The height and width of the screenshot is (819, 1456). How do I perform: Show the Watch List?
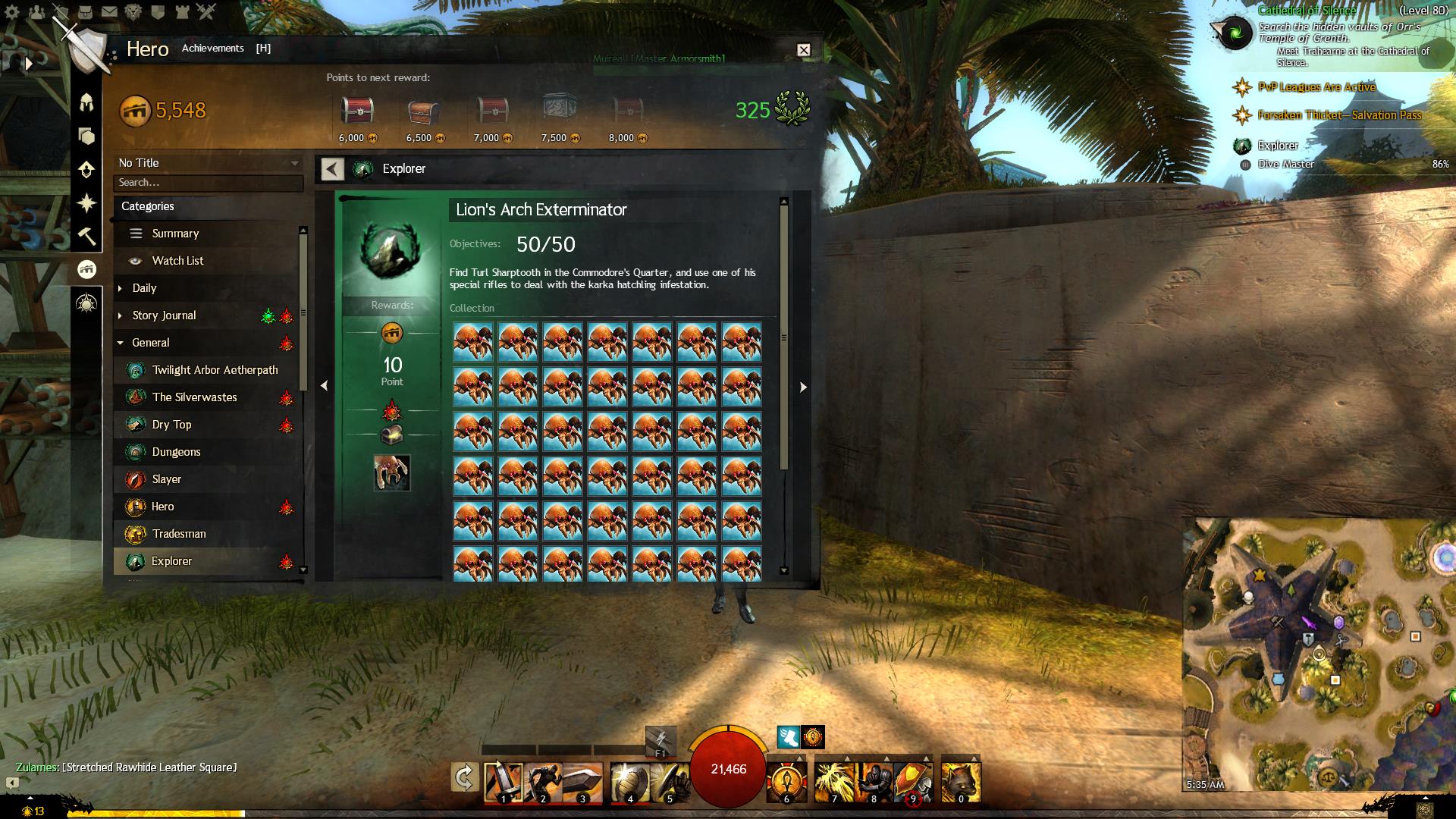click(177, 261)
